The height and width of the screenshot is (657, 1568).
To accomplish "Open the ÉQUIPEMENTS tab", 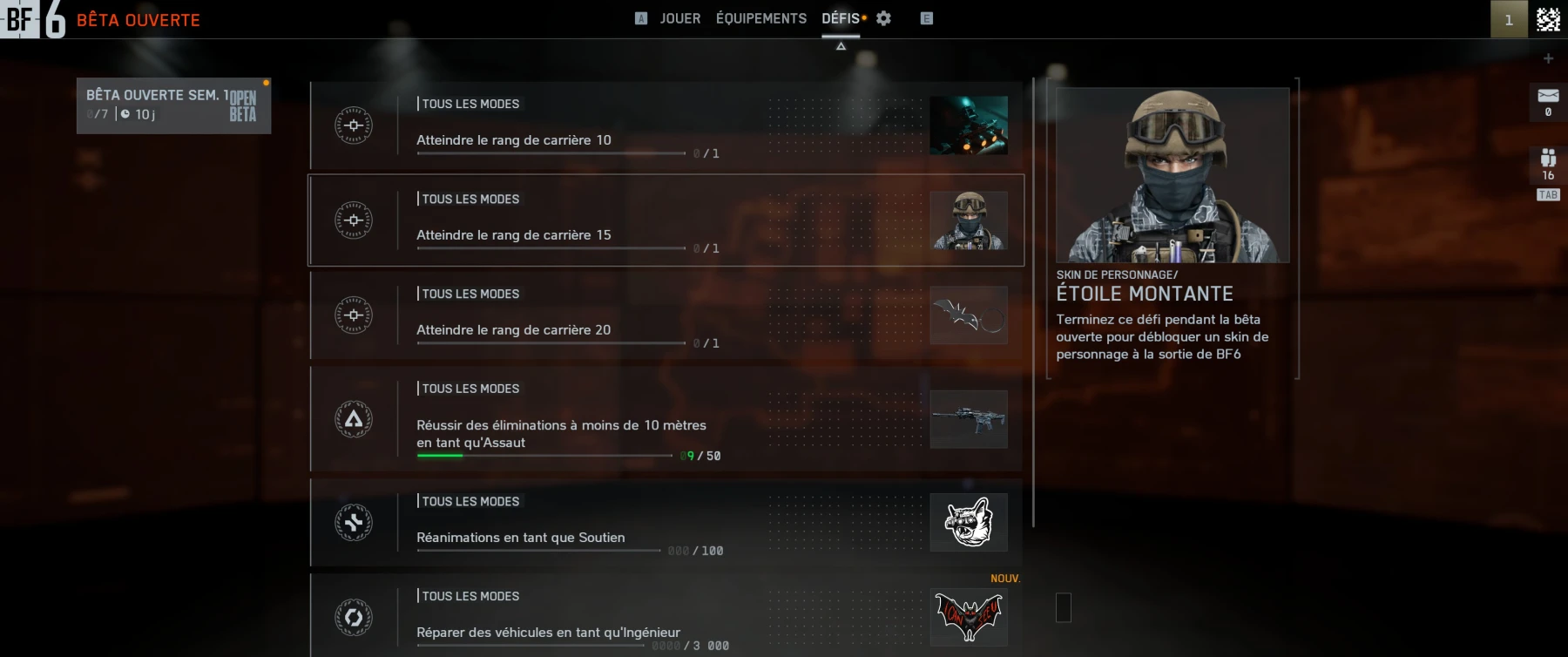I will [760, 17].
